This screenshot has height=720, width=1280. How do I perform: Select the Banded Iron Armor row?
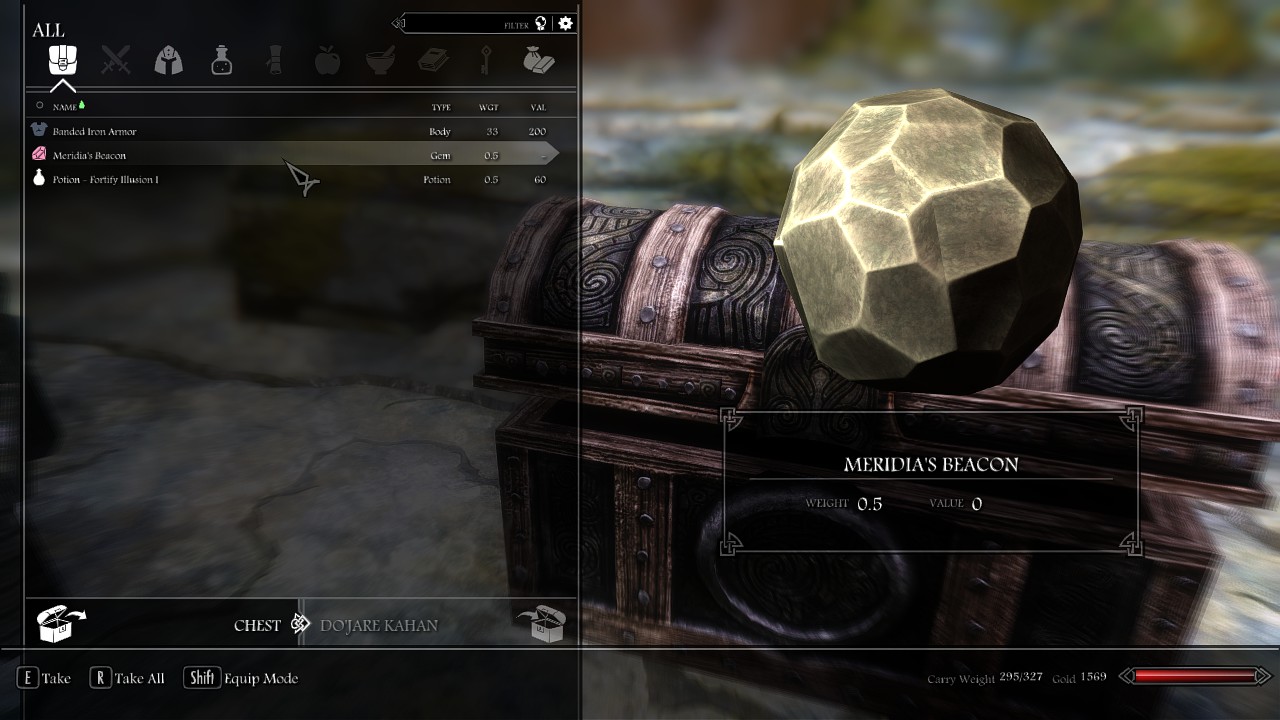point(95,131)
